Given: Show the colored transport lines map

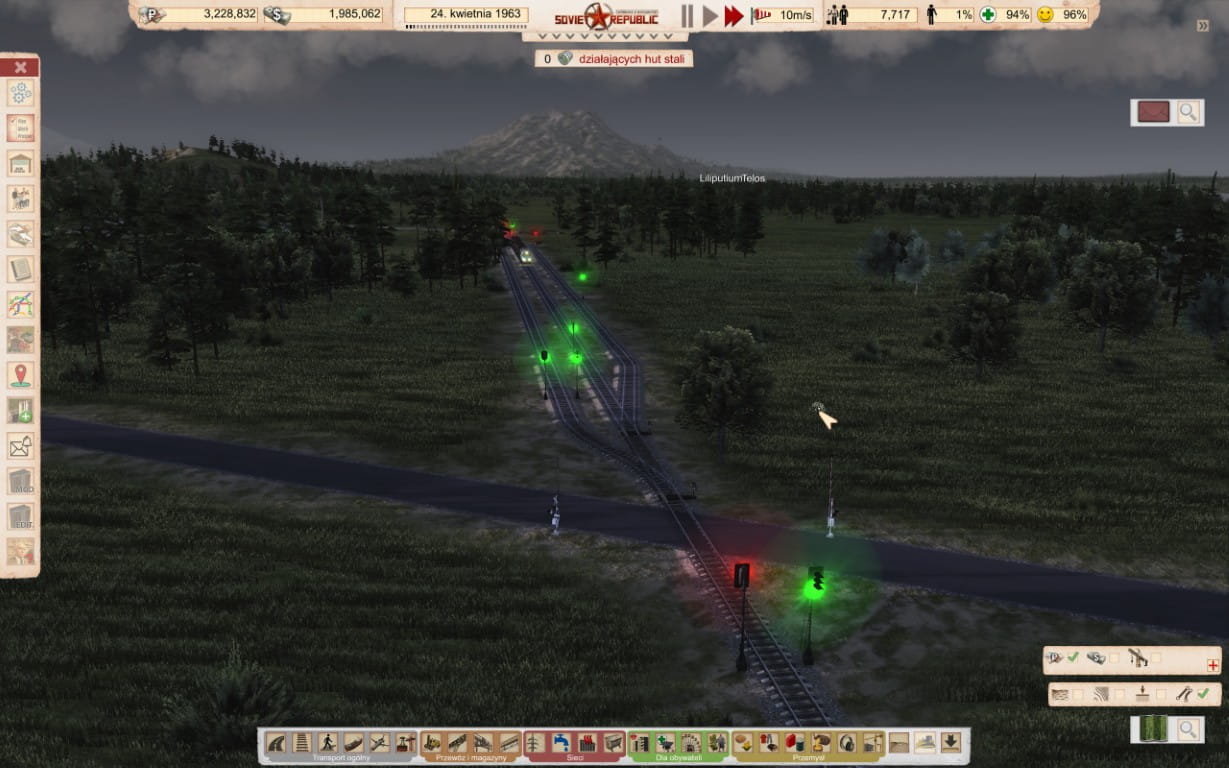Looking at the screenshot, I should click(x=20, y=304).
